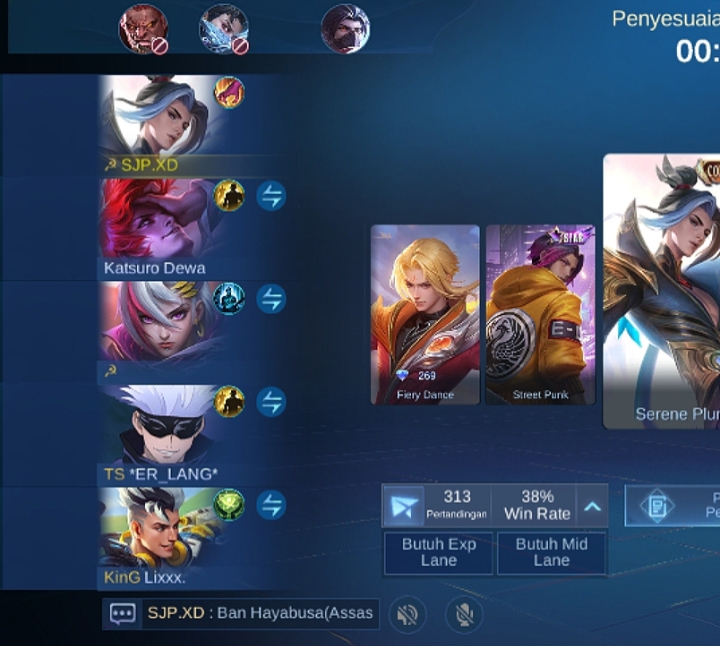Screen dimensions: 720x646
Task: Select Katsuro Dewa's red-haired hero portrait
Action: point(155,218)
